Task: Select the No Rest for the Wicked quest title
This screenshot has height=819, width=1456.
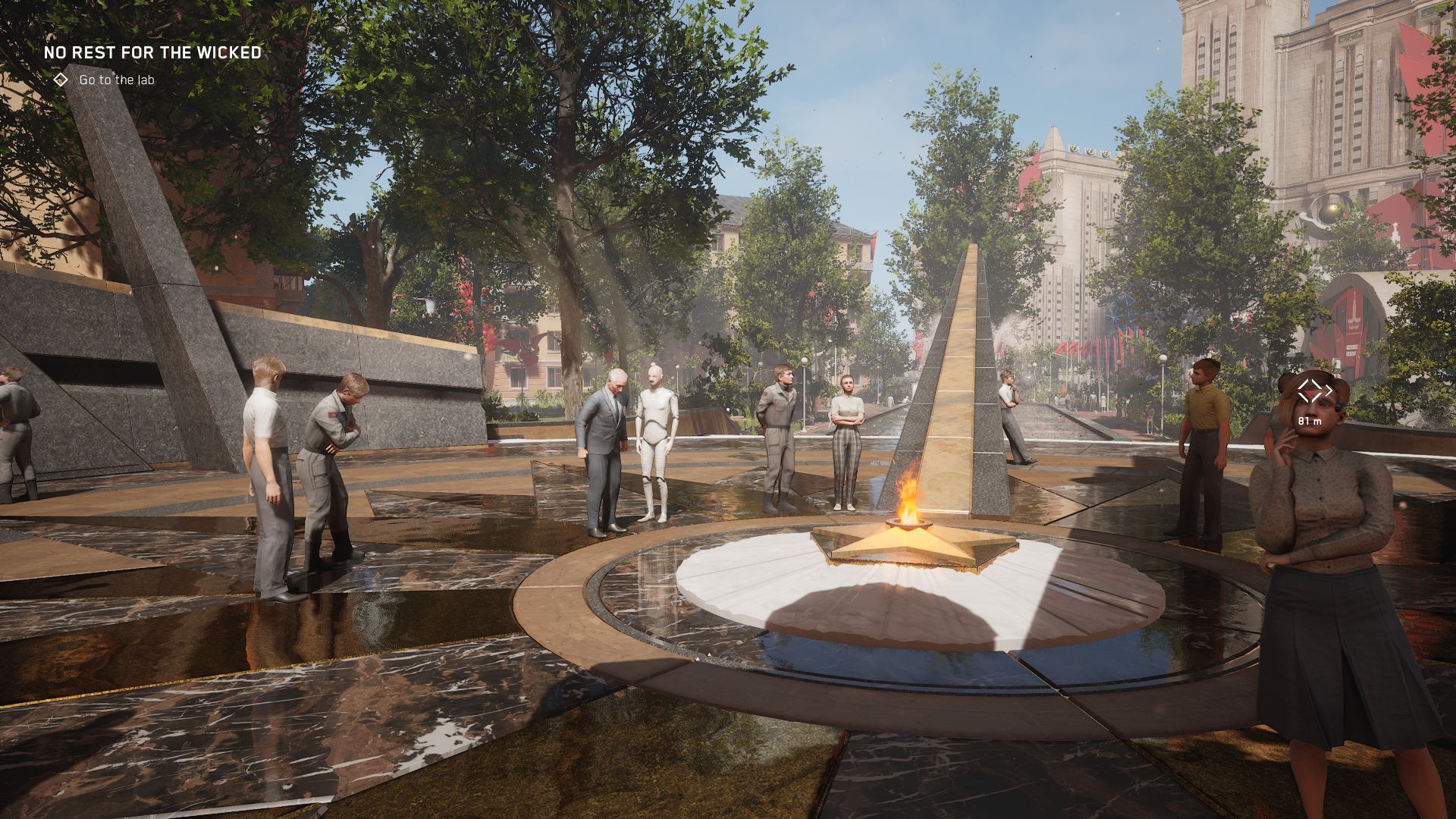Action: (x=152, y=53)
